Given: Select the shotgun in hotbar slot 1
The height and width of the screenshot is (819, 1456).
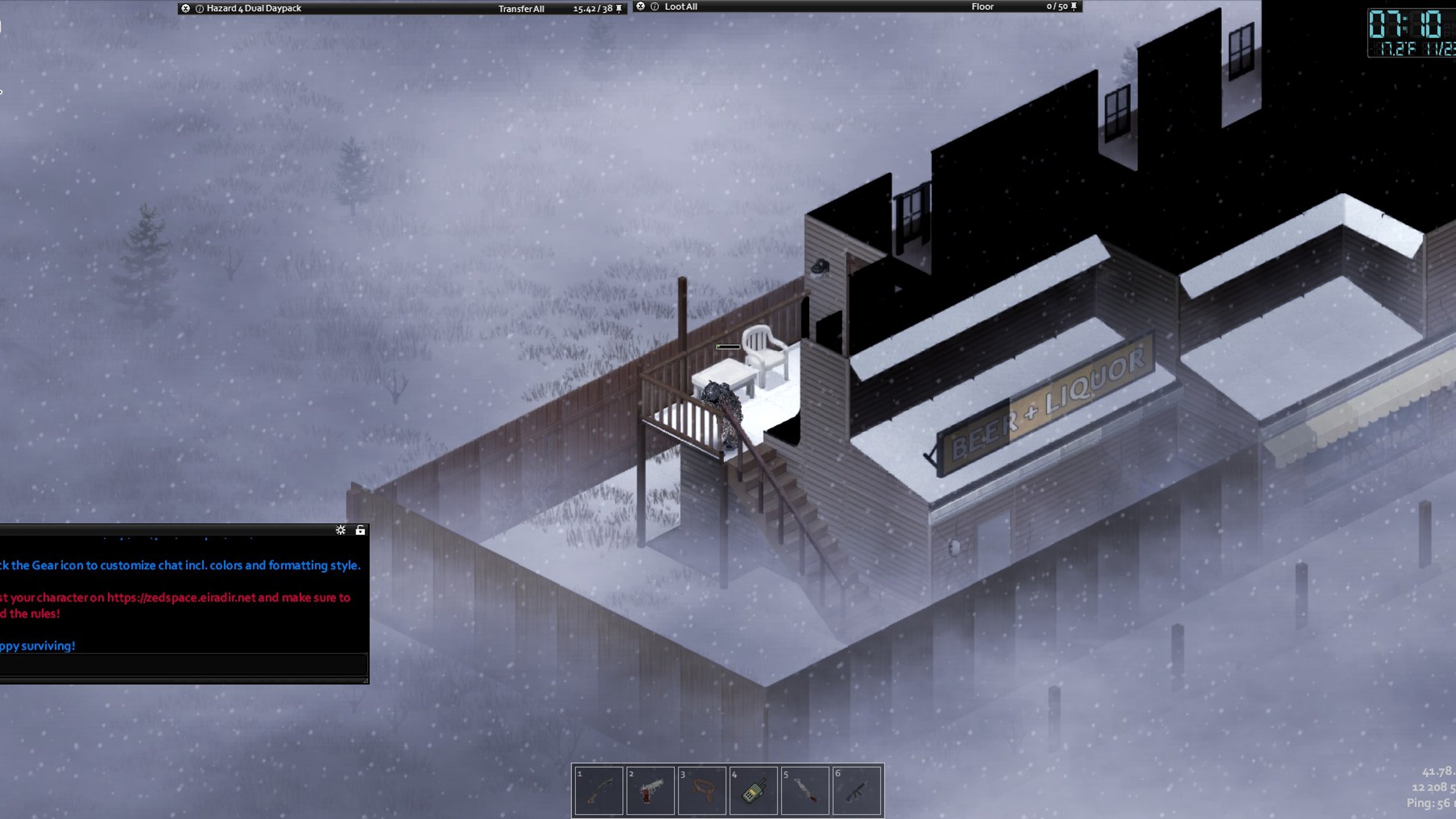Looking at the screenshot, I should click(x=599, y=790).
